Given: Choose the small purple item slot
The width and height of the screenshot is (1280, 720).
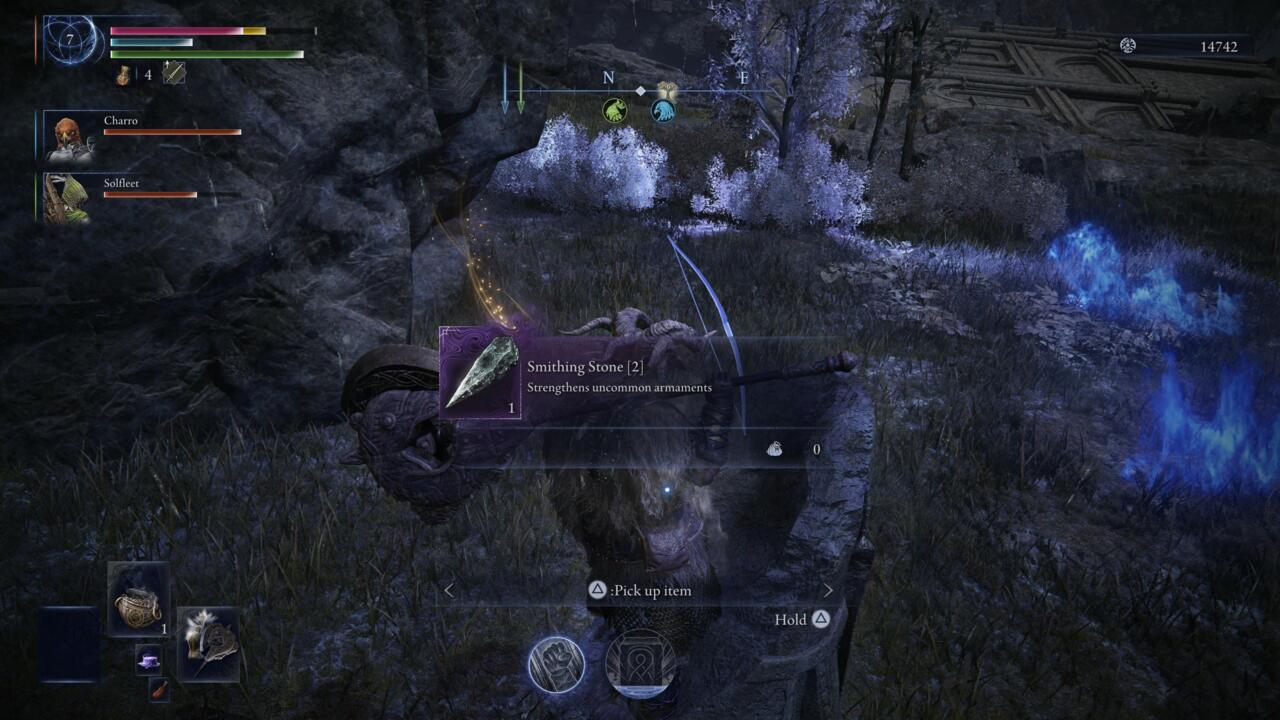Looking at the screenshot, I should (149, 660).
